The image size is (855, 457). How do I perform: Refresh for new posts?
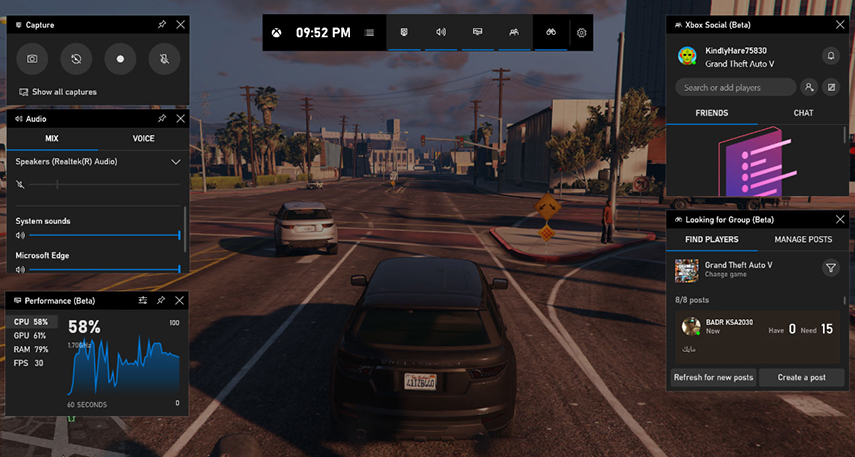tap(714, 377)
